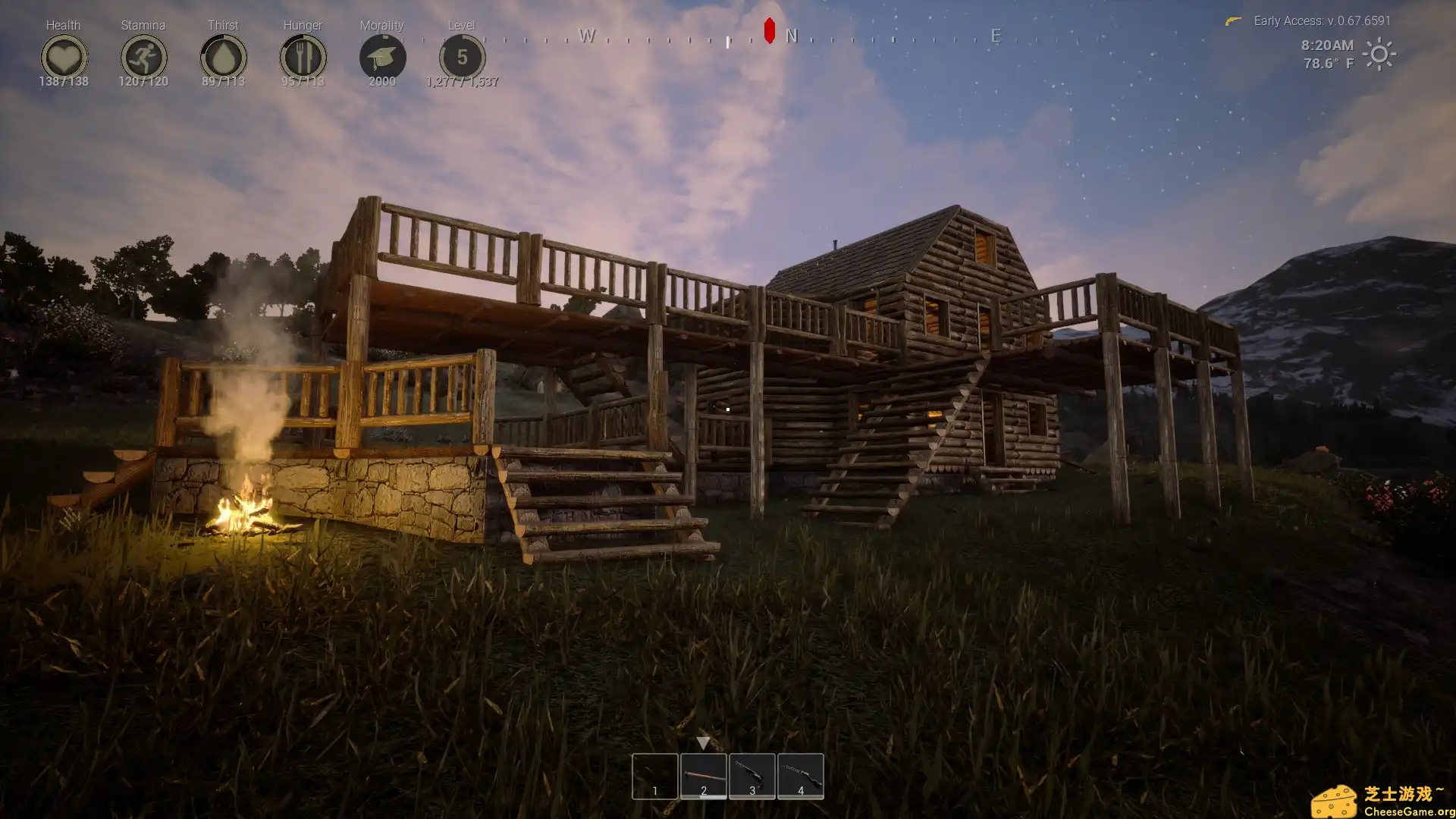Click the Health heart icon
Viewport: 1456px width, 819px height.
[64, 56]
